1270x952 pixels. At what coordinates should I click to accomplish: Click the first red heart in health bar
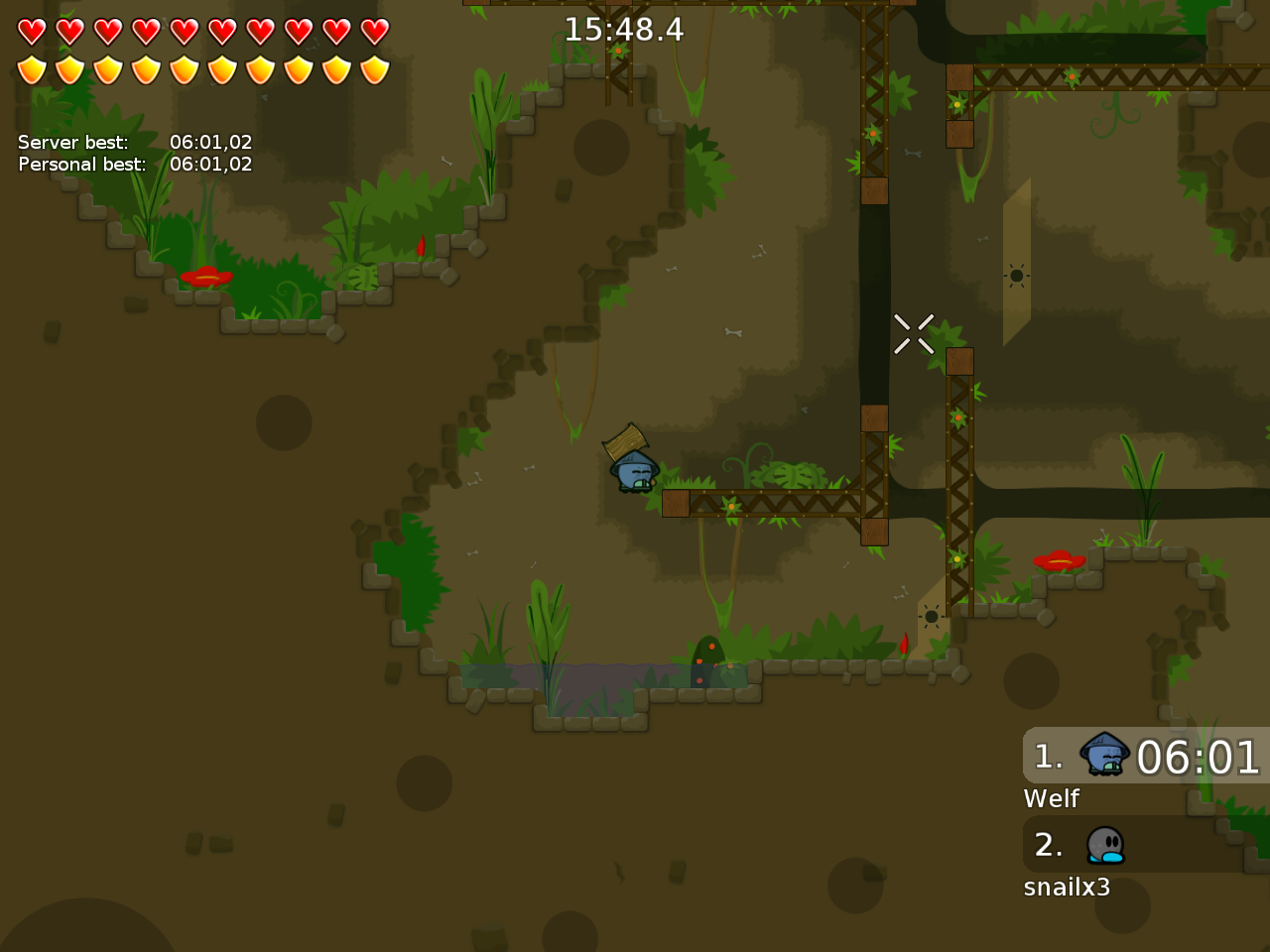(30, 31)
